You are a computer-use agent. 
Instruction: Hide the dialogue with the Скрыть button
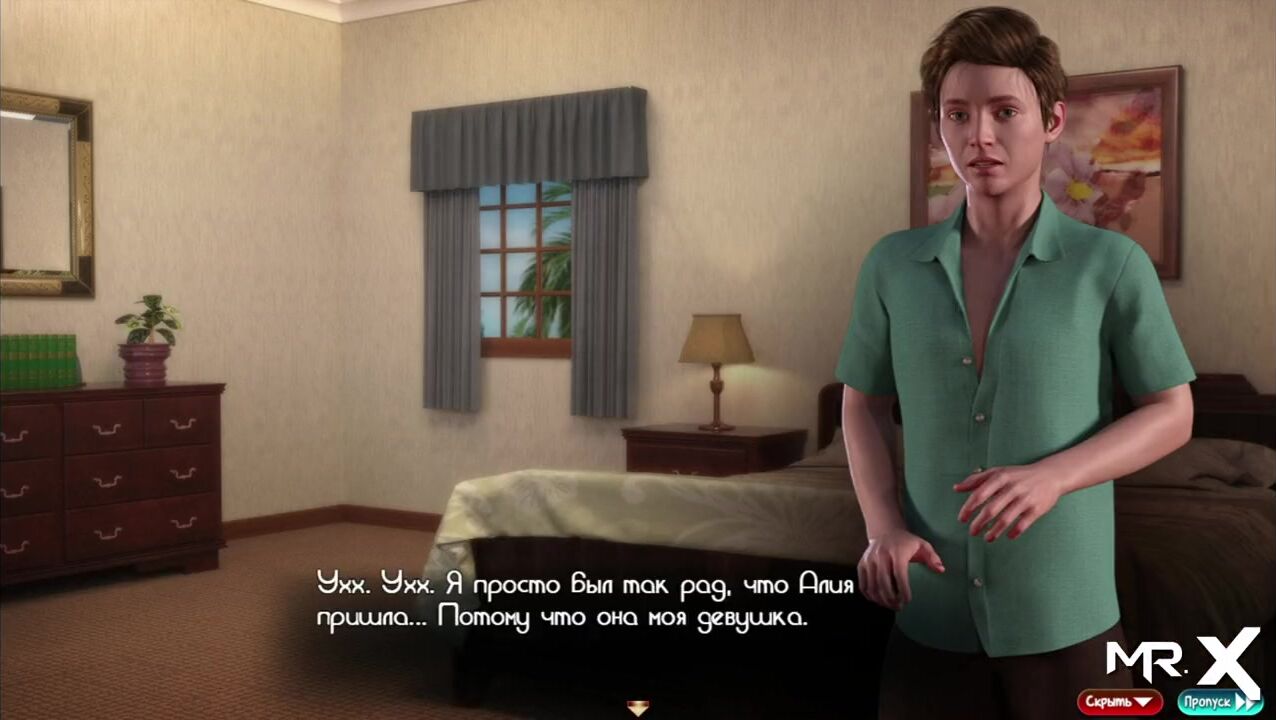(1119, 702)
